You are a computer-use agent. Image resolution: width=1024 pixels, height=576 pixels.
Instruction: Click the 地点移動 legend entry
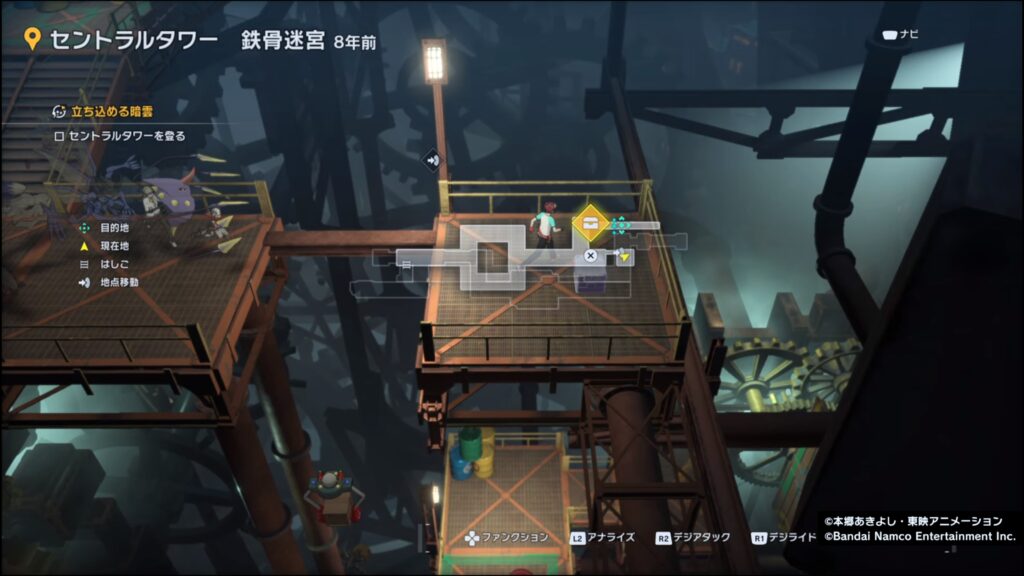(x=119, y=282)
